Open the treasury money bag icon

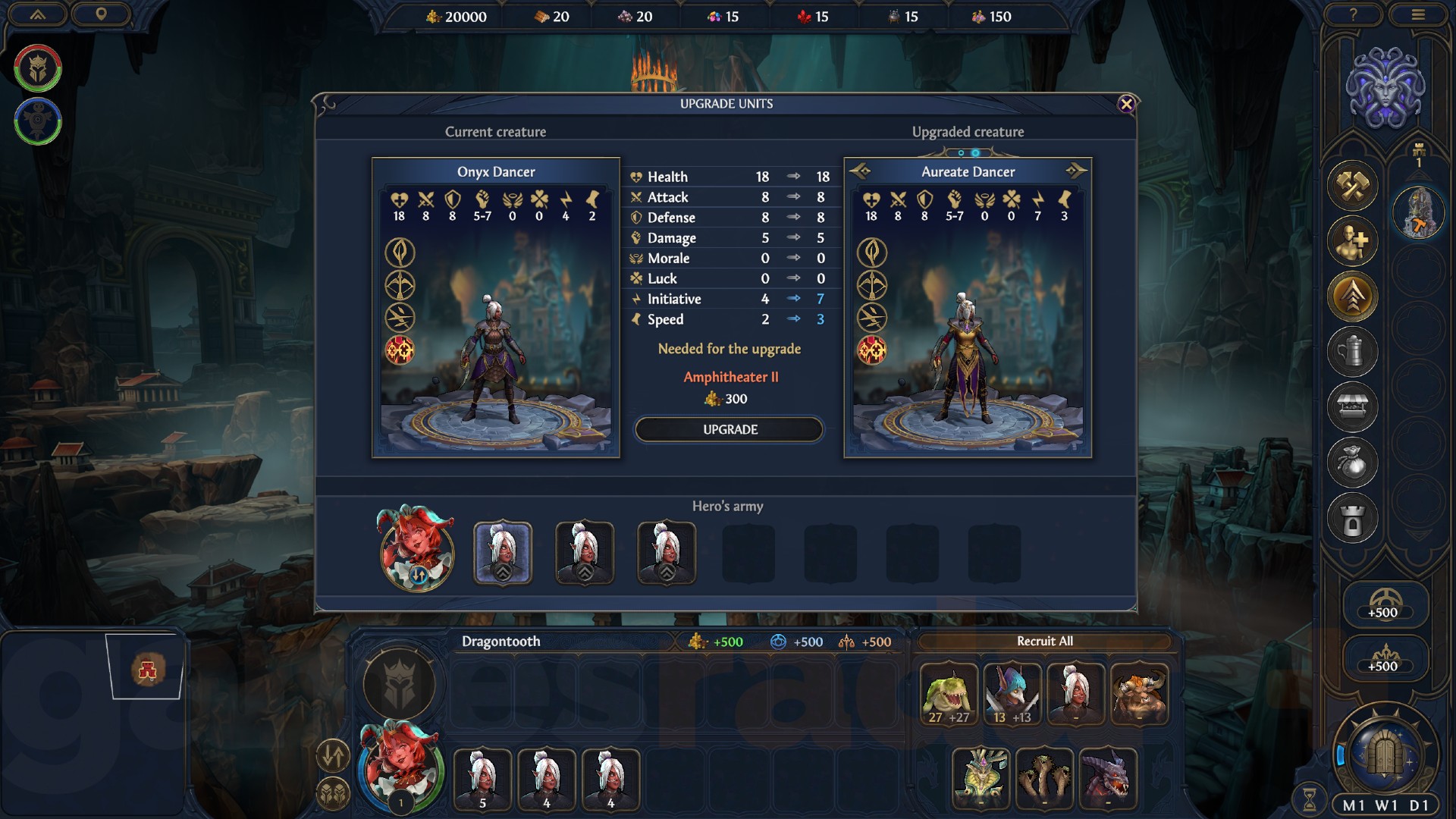point(1353,459)
